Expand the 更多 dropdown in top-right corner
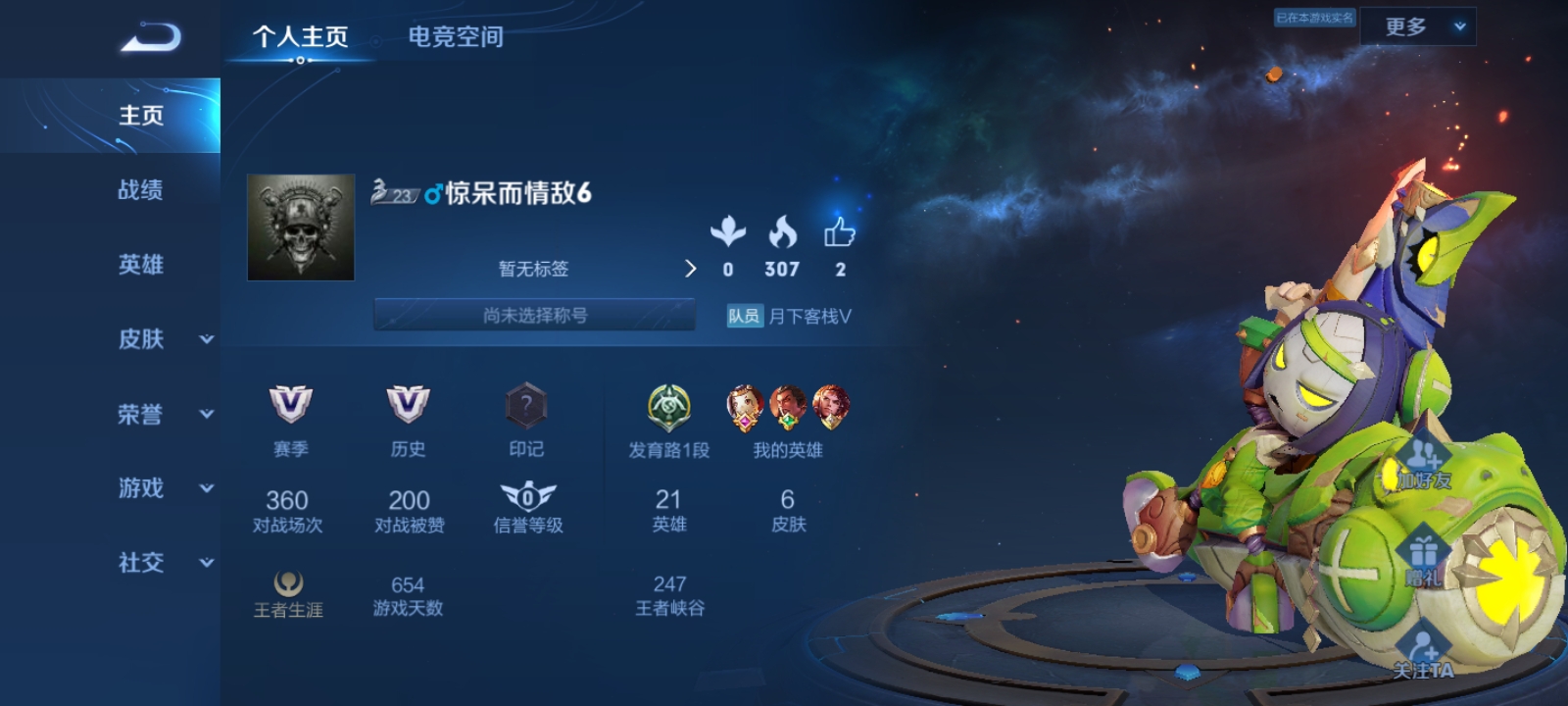1568x706 pixels. tap(1418, 26)
